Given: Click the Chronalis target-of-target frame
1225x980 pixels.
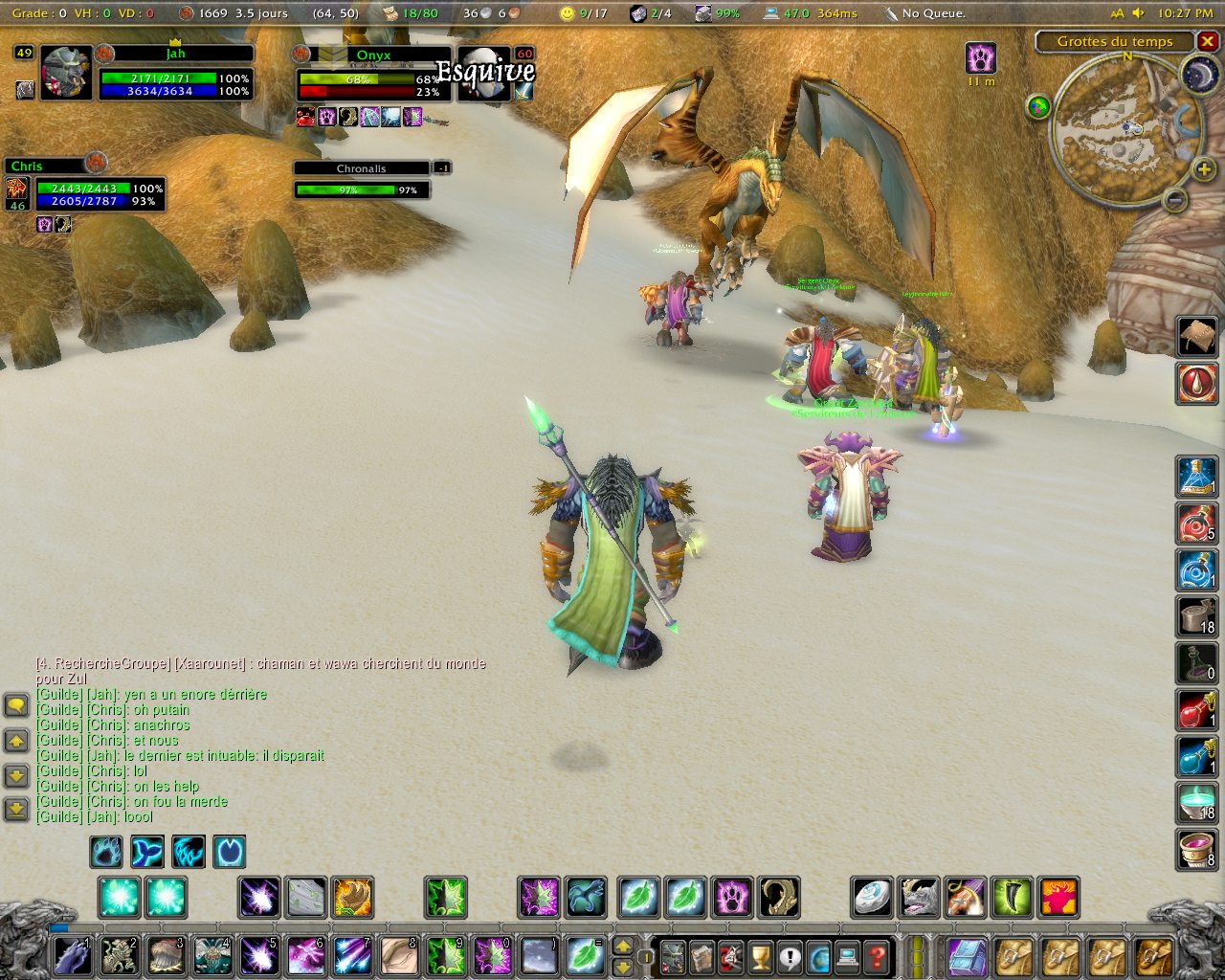Looking at the screenshot, I should (361, 179).
